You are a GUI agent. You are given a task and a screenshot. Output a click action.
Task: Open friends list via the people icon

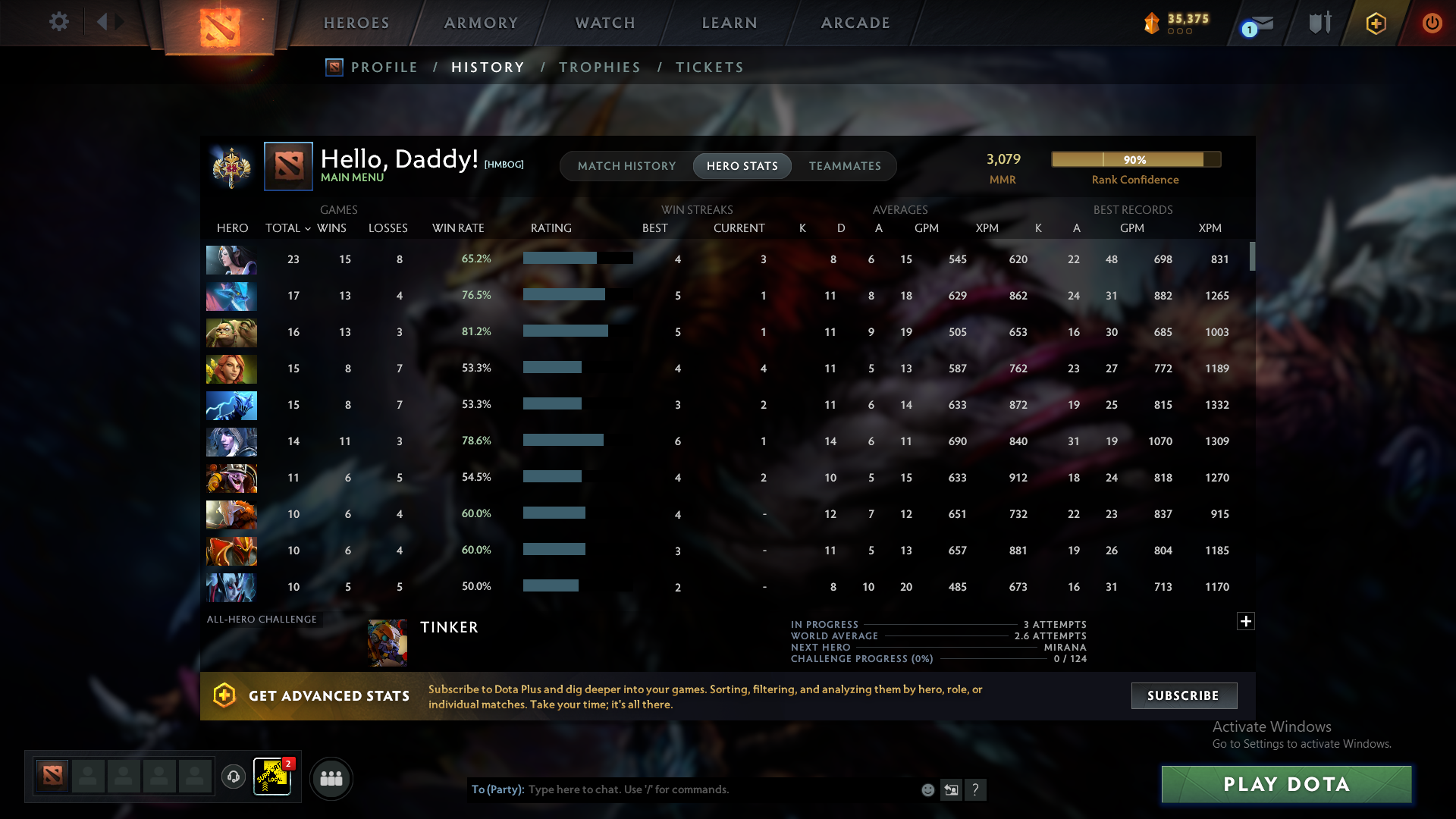[x=331, y=778]
